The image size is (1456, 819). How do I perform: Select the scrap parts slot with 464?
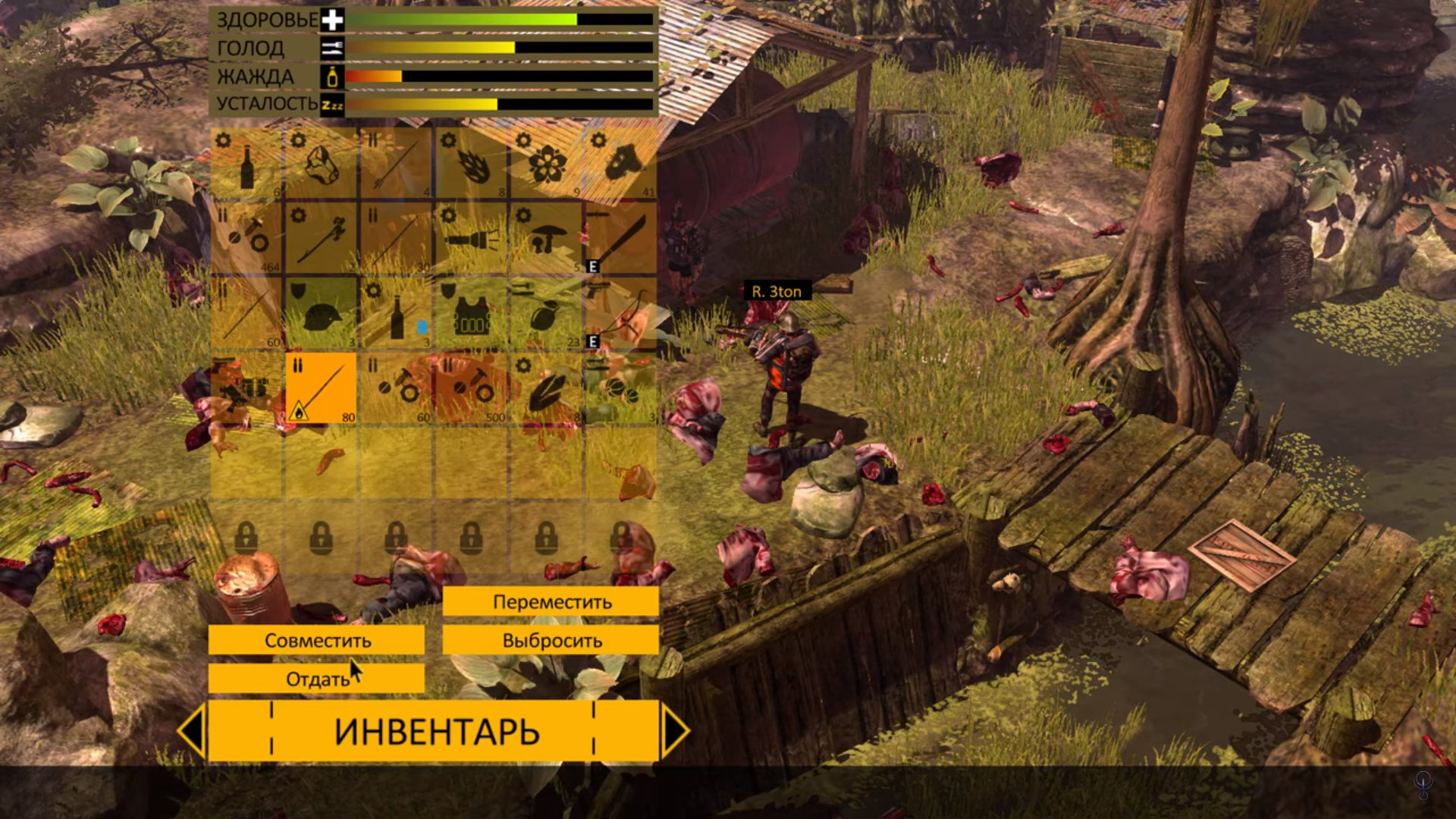(246, 238)
